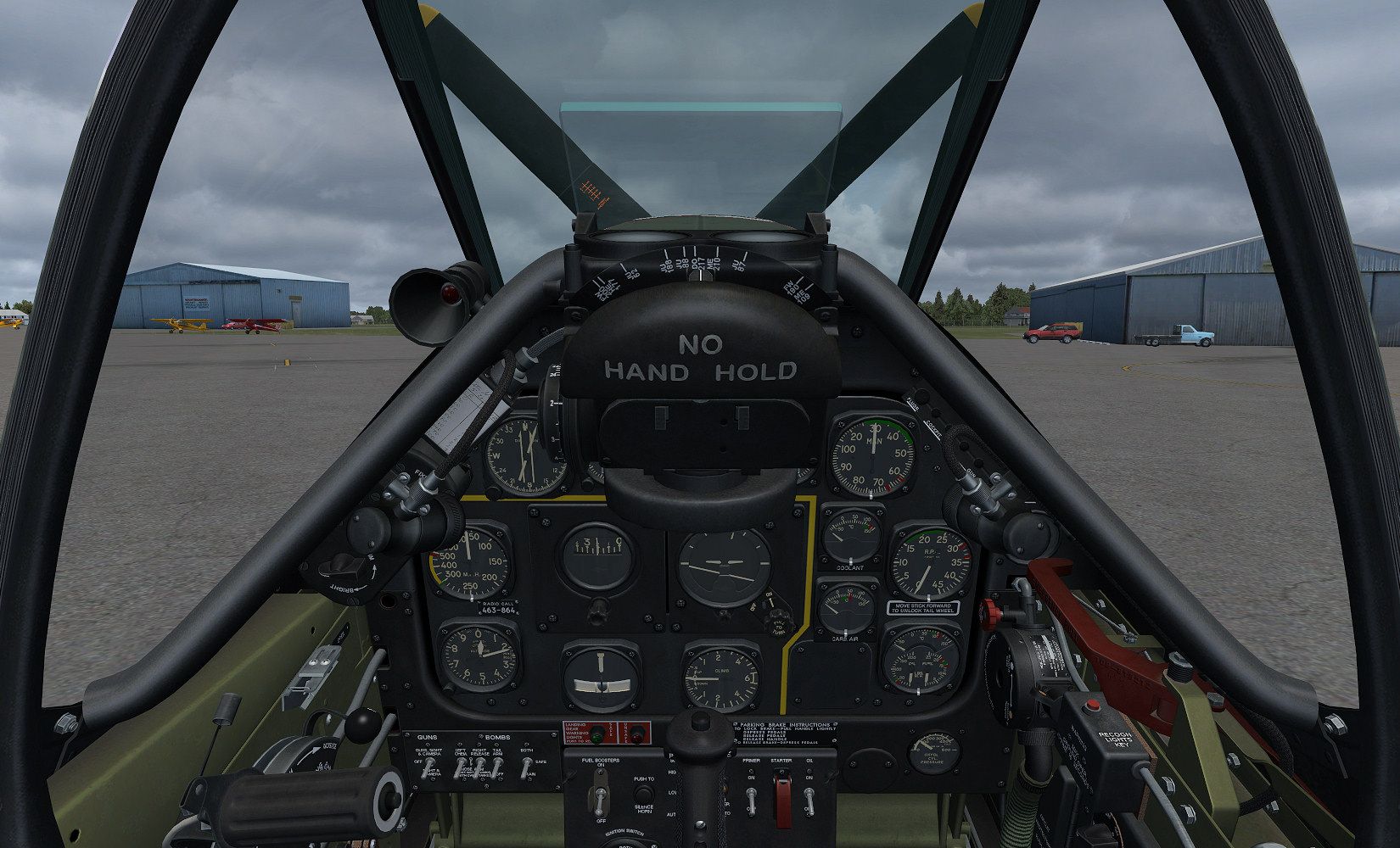Turn the gunsight Bright rheostat knob
1400x848 pixels.
[x=342, y=565]
